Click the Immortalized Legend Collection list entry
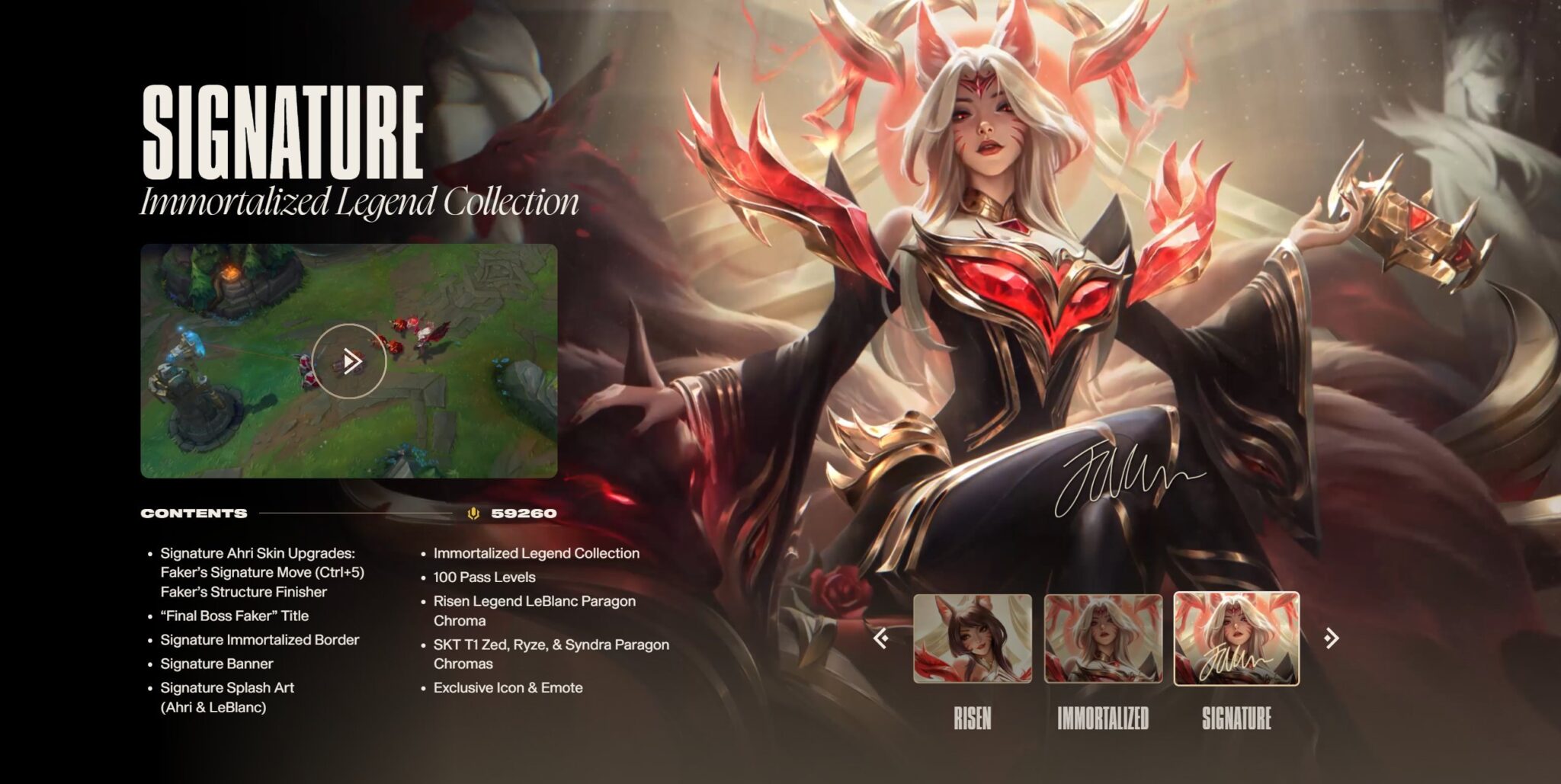1561x784 pixels. point(536,554)
